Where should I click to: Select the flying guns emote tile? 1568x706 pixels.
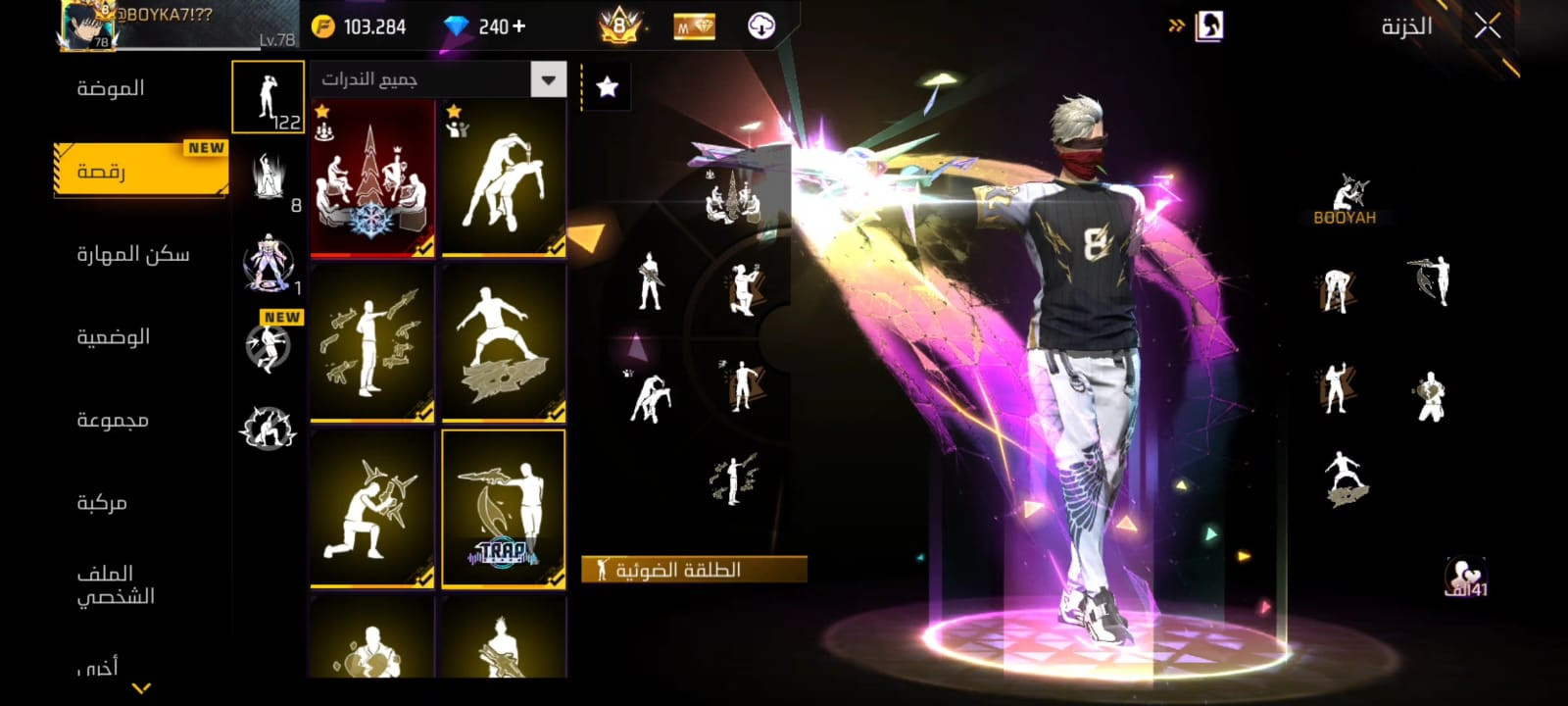point(372,343)
